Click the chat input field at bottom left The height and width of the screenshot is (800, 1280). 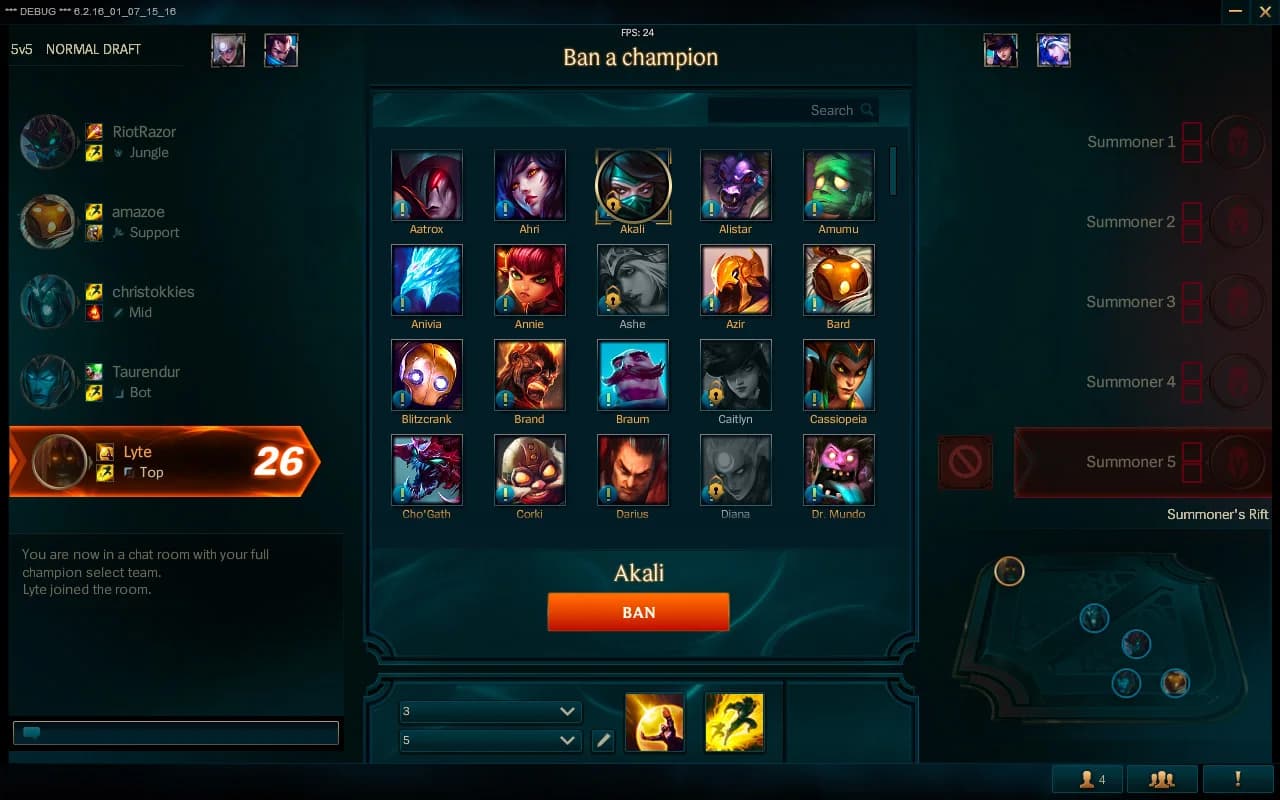point(175,732)
